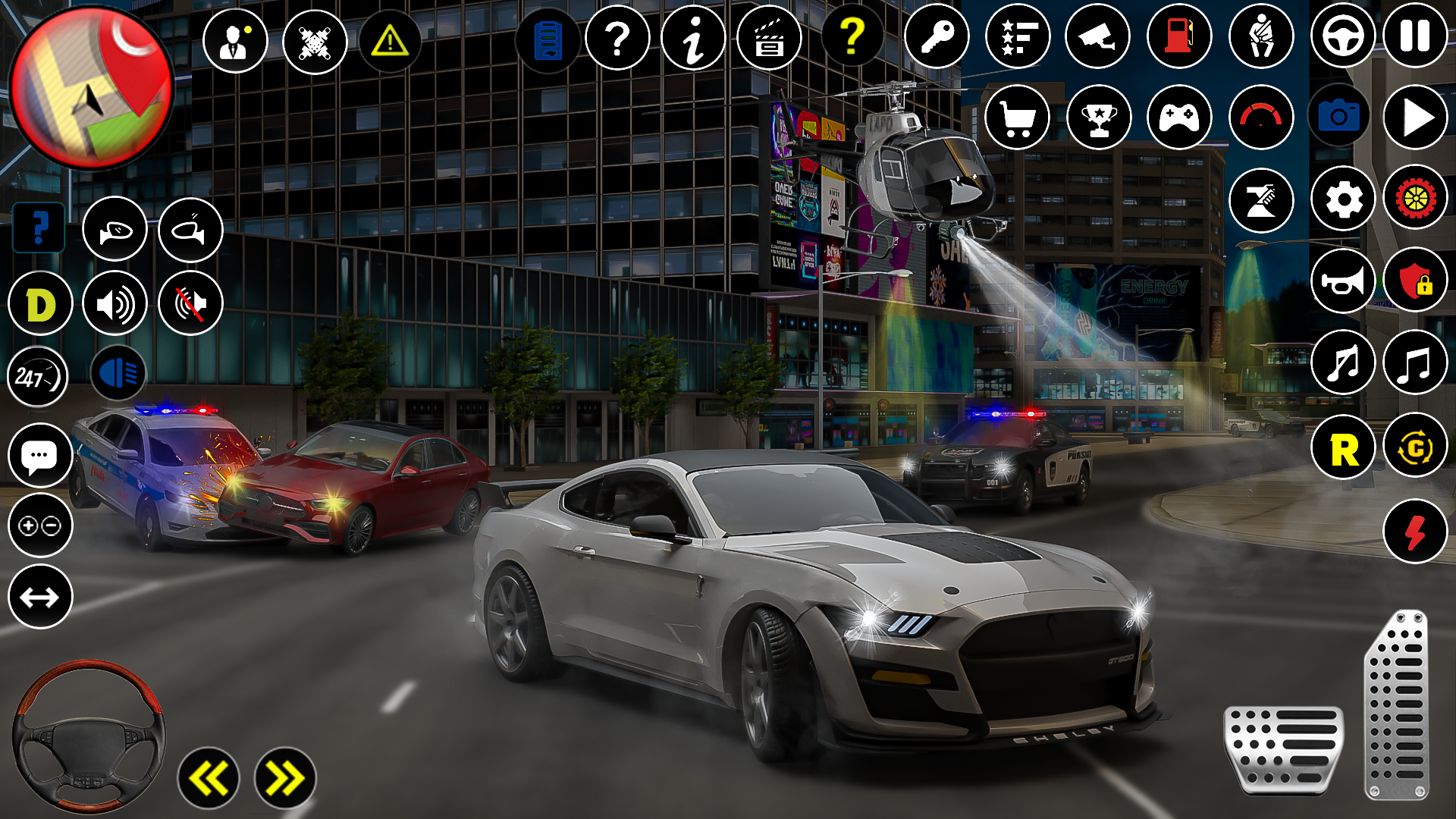Toggle the headlights button

click(118, 374)
